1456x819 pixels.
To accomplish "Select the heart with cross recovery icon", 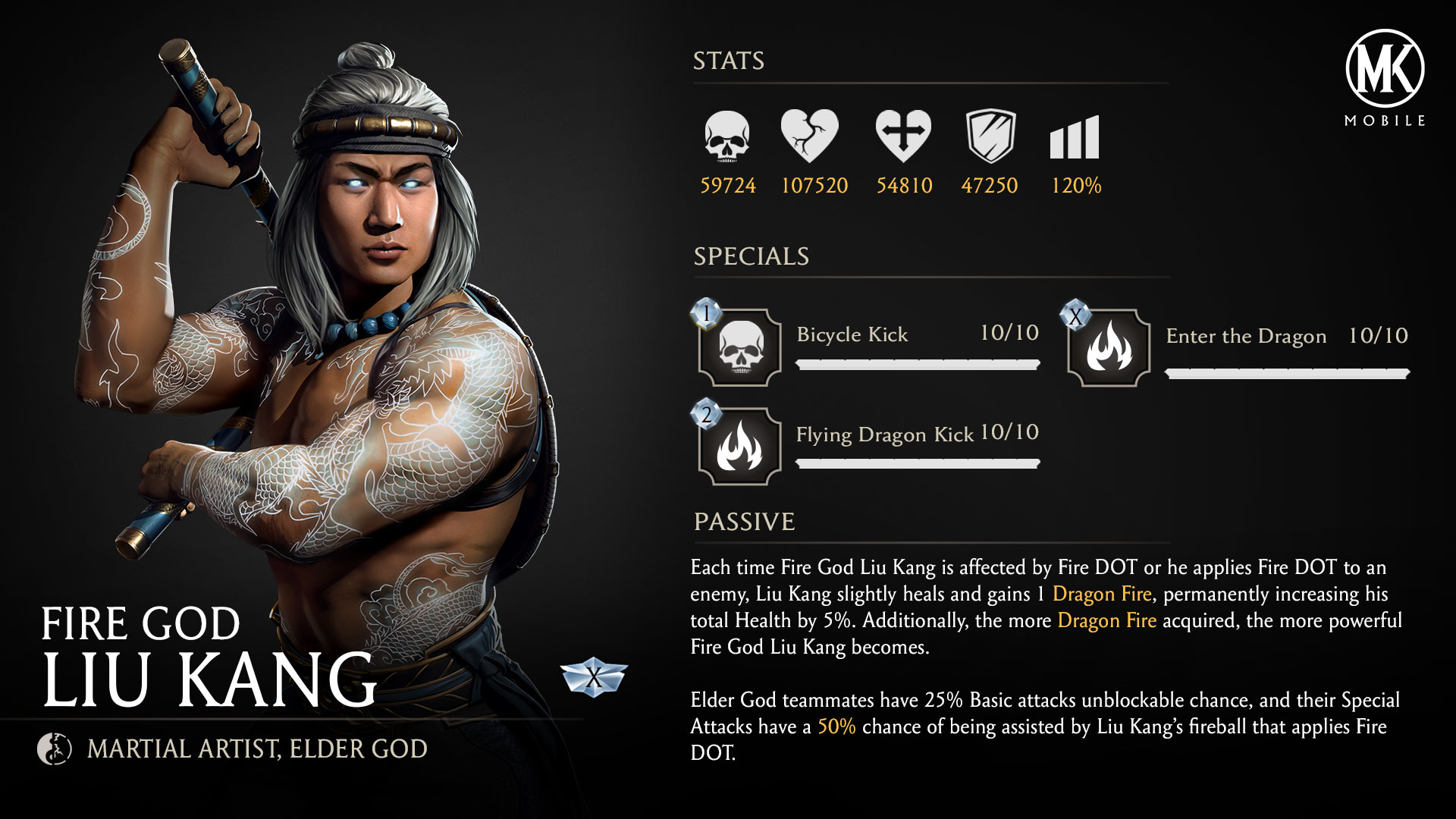I will (902, 136).
